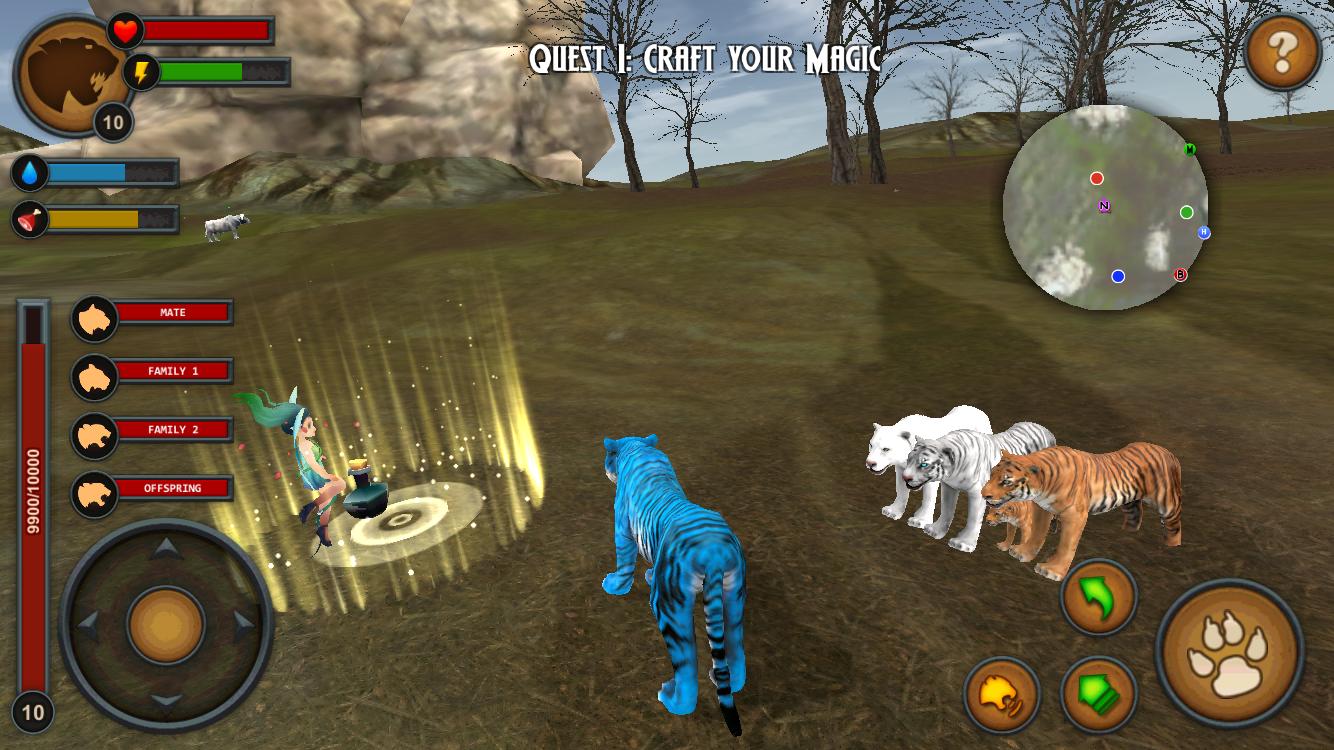Activate the green curved arrow button
1334x750 pixels.
tap(1098, 598)
